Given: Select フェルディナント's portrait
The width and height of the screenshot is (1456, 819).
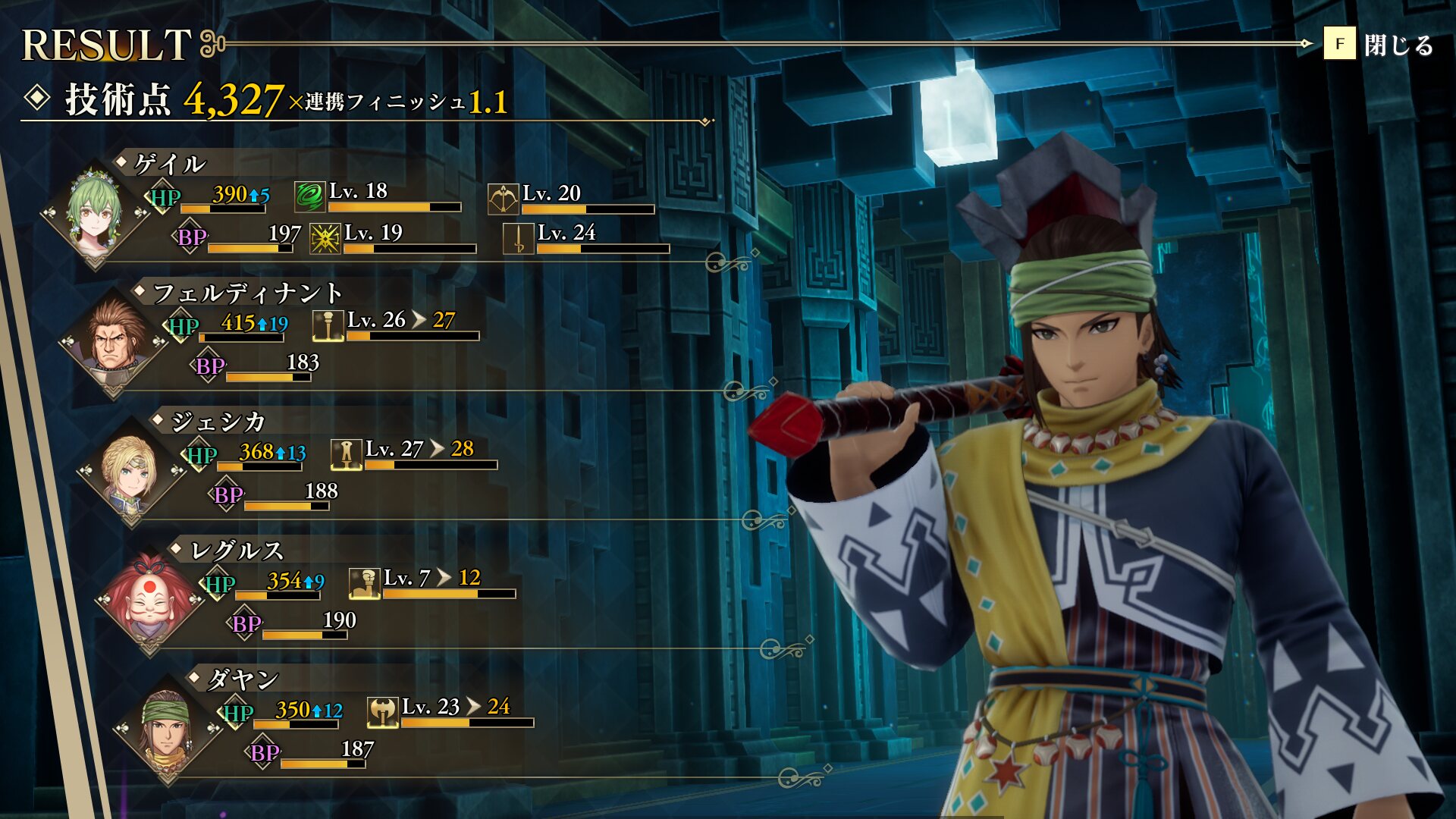Looking at the screenshot, I should 114,343.
